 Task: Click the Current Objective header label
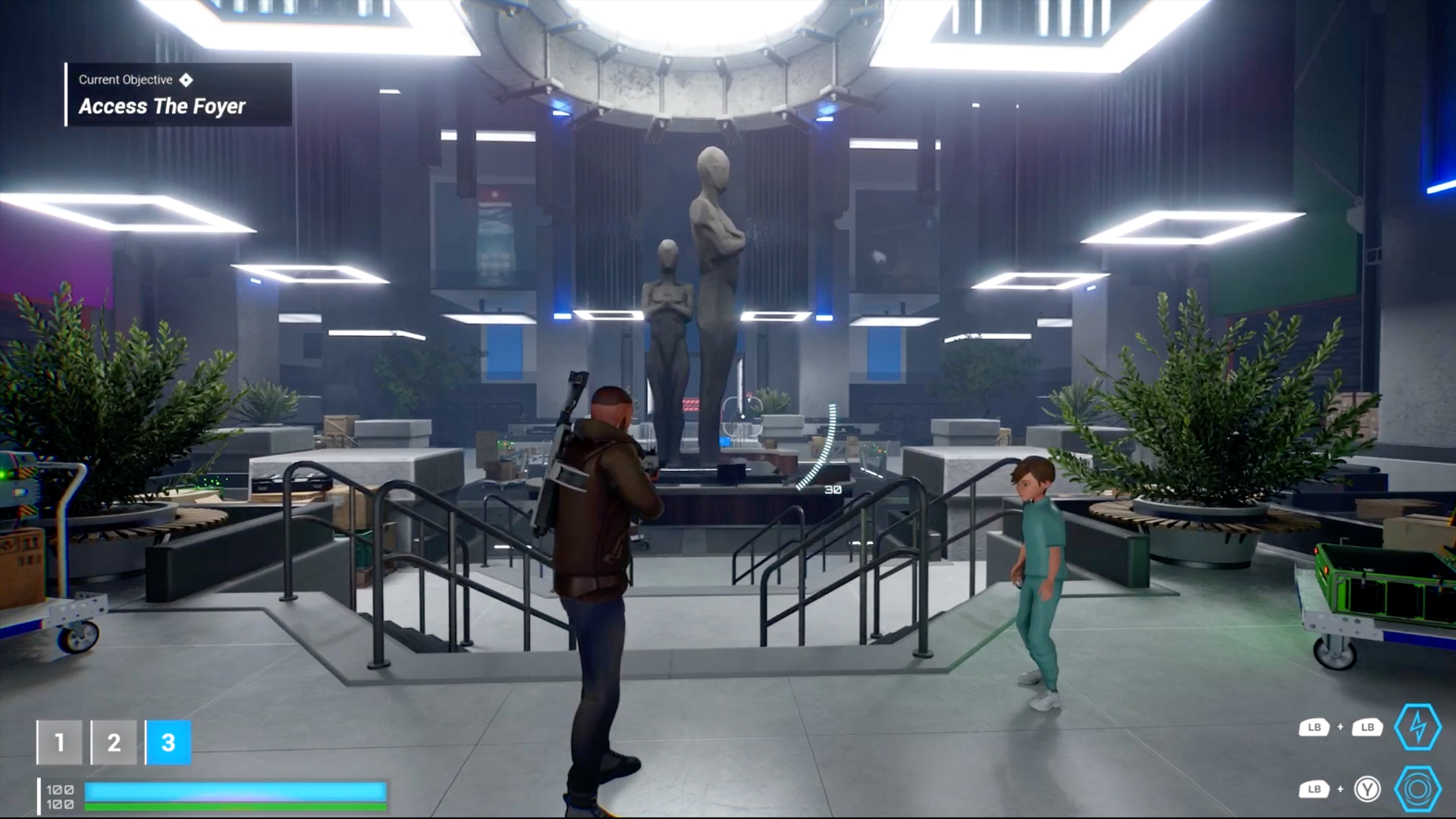(x=124, y=79)
